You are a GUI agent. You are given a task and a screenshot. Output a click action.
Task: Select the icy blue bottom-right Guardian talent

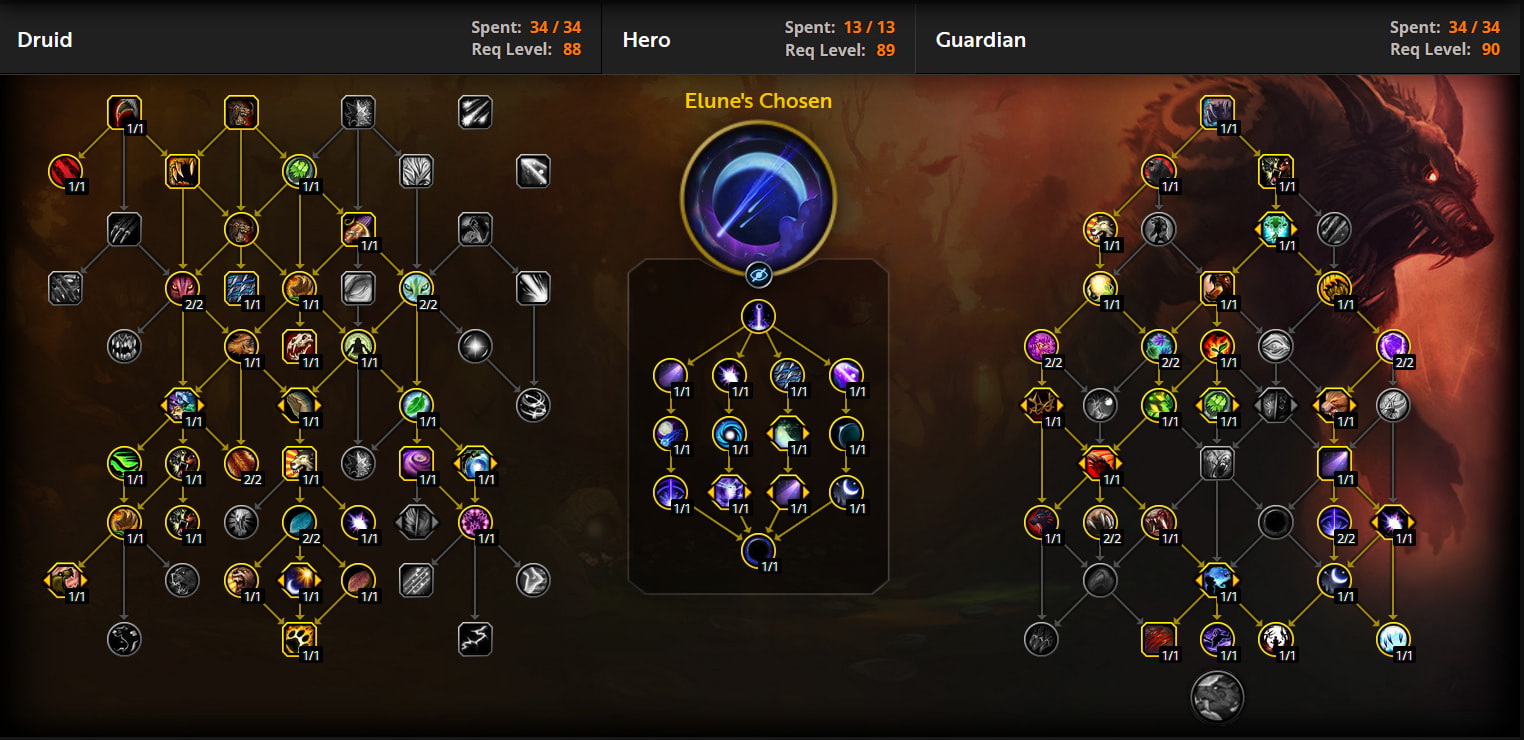point(1392,638)
